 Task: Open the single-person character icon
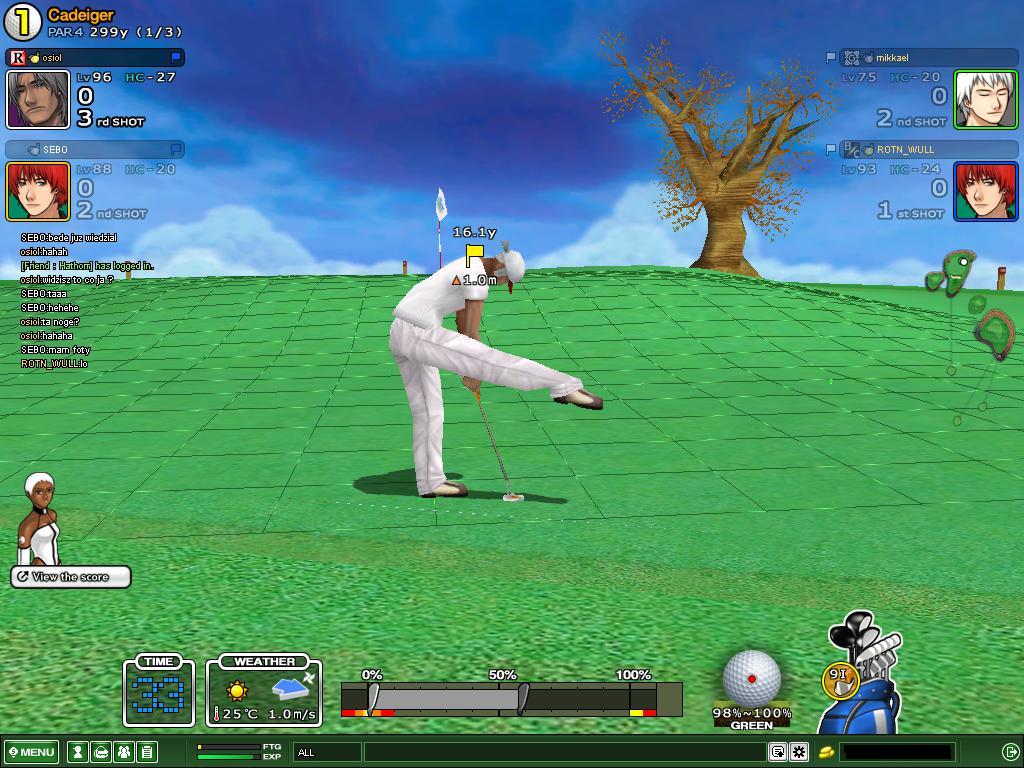click(x=77, y=752)
